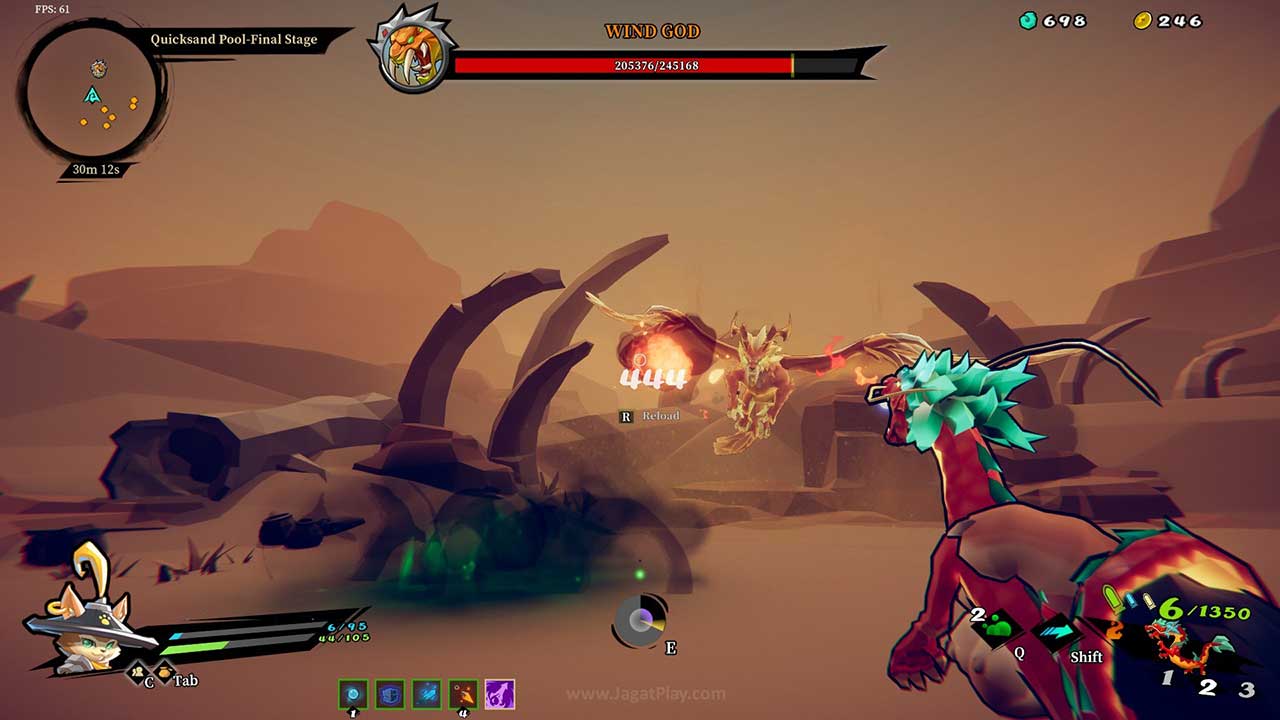Click the circular minimap

pyautogui.click(x=91, y=93)
